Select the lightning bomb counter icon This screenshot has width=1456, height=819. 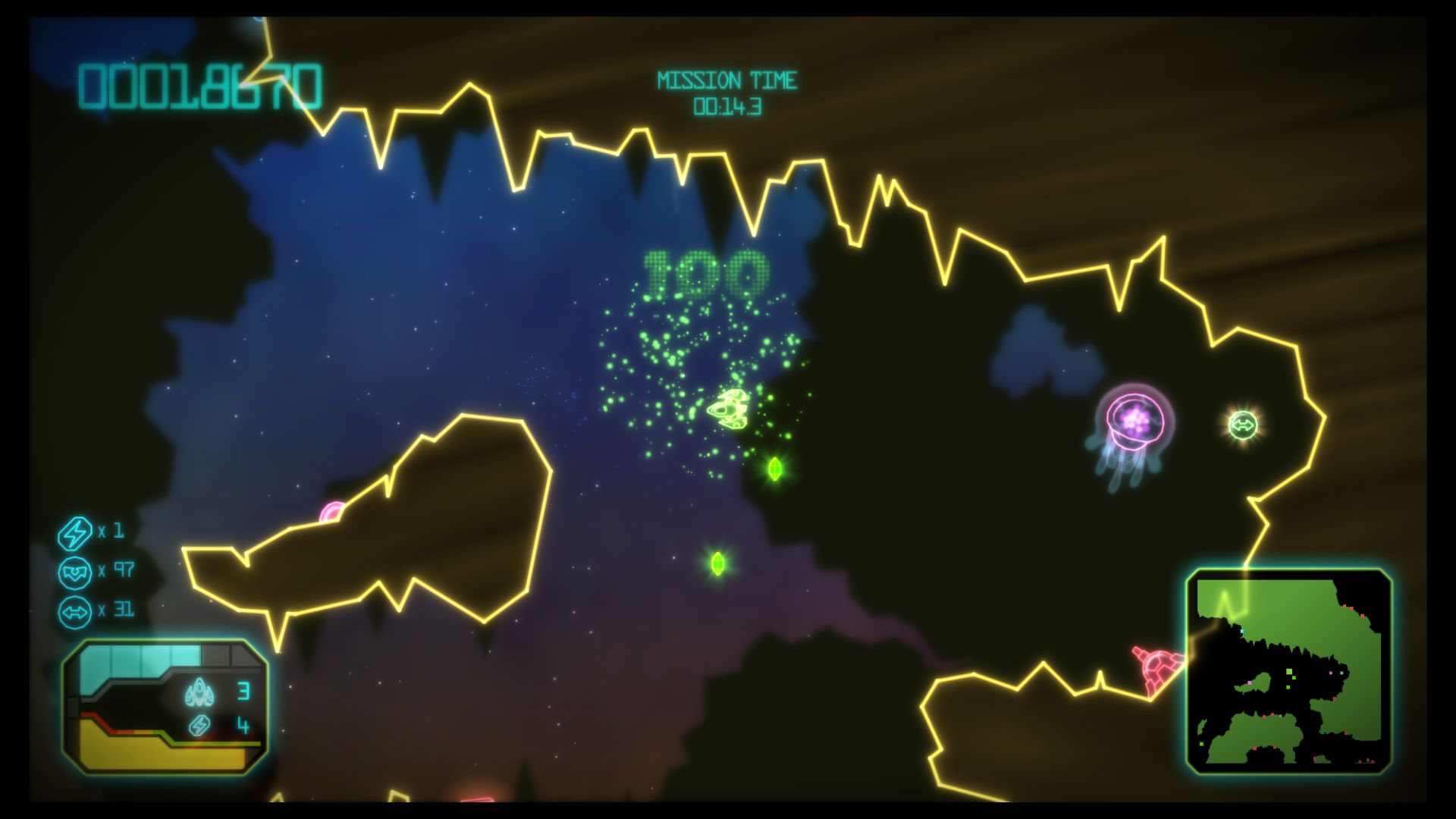click(x=75, y=532)
